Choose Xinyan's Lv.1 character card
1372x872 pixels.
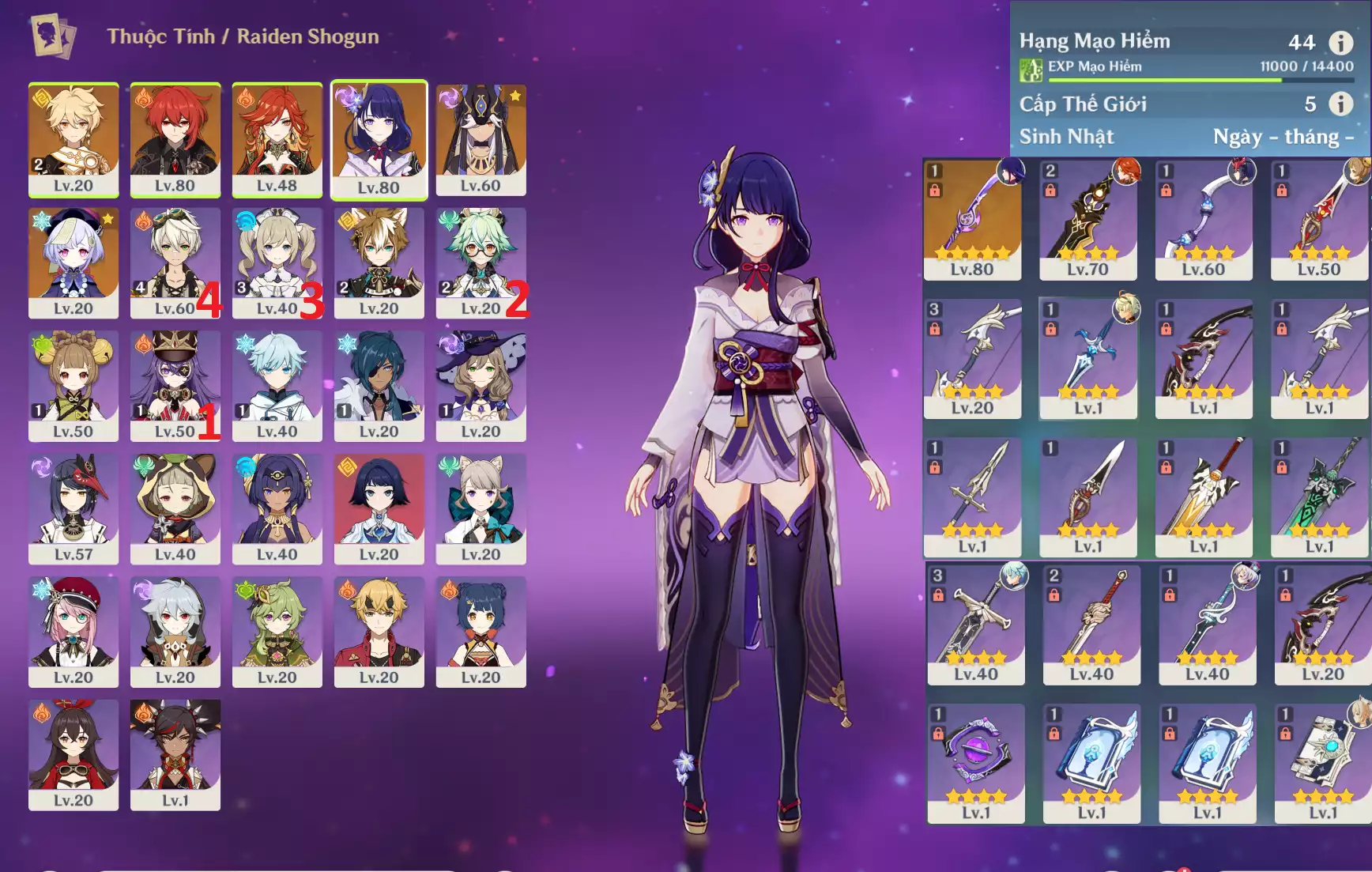click(175, 754)
